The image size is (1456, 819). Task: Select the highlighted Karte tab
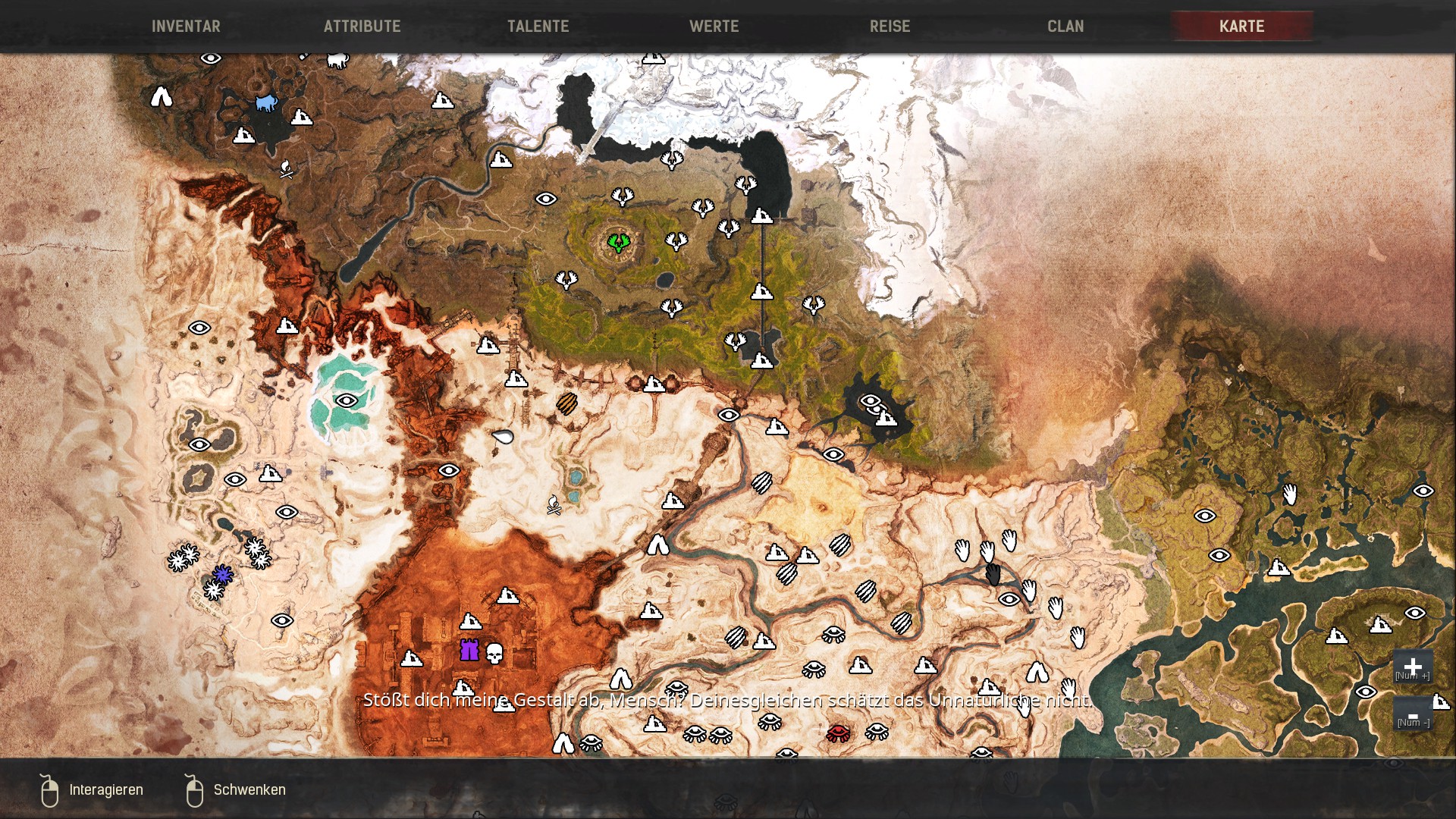click(1241, 27)
